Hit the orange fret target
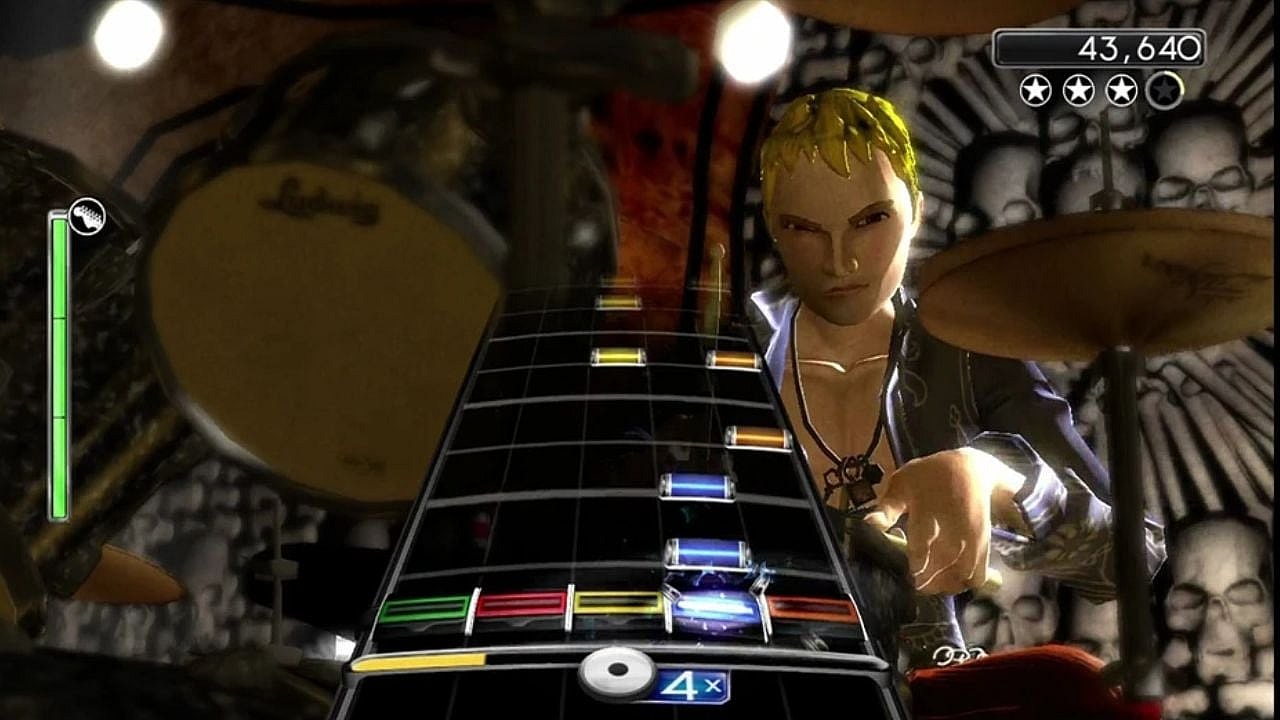The image size is (1280, 720). point(810,608)
